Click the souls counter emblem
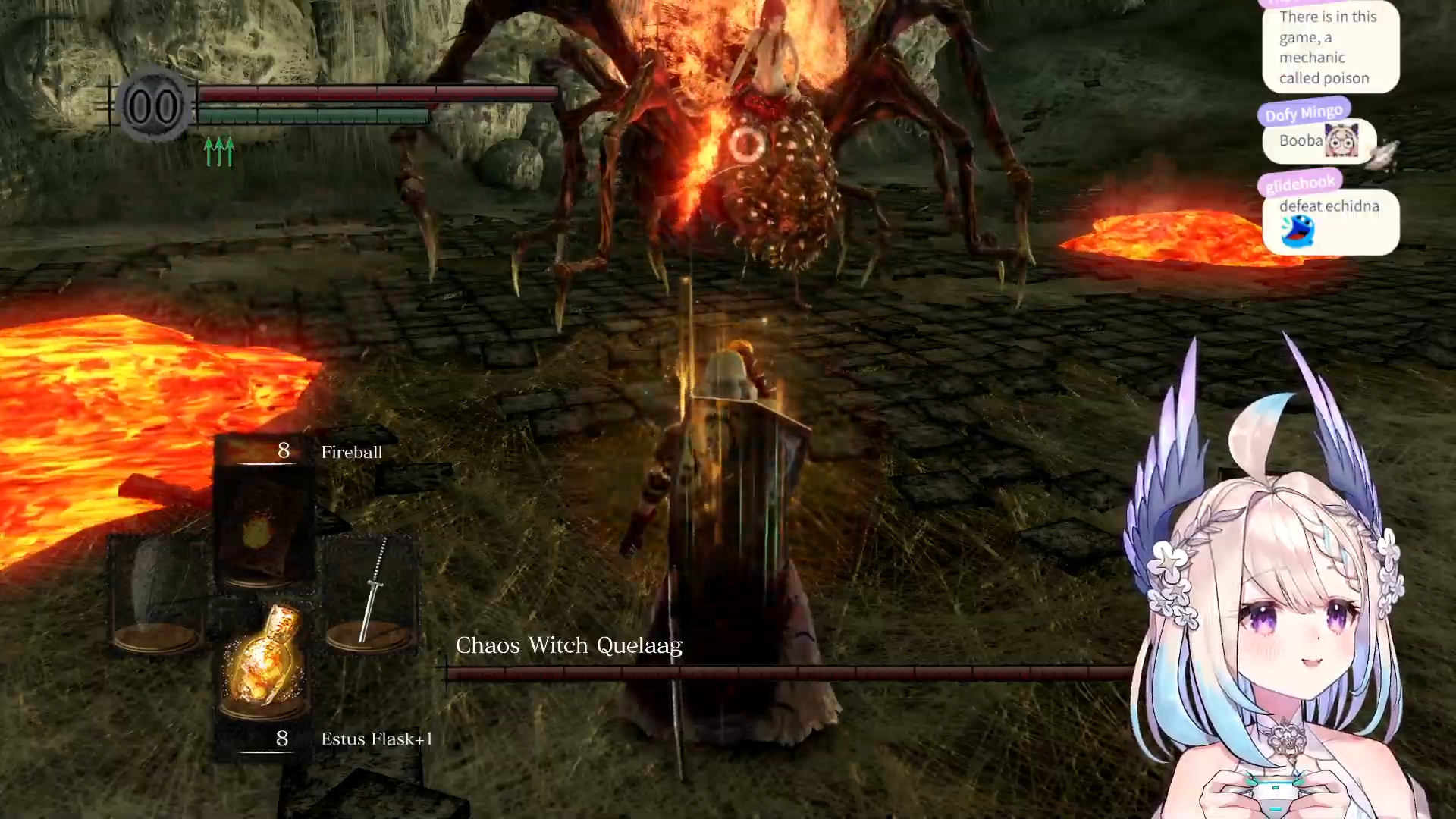1456x819 pixels. click(x=154, y=106)
